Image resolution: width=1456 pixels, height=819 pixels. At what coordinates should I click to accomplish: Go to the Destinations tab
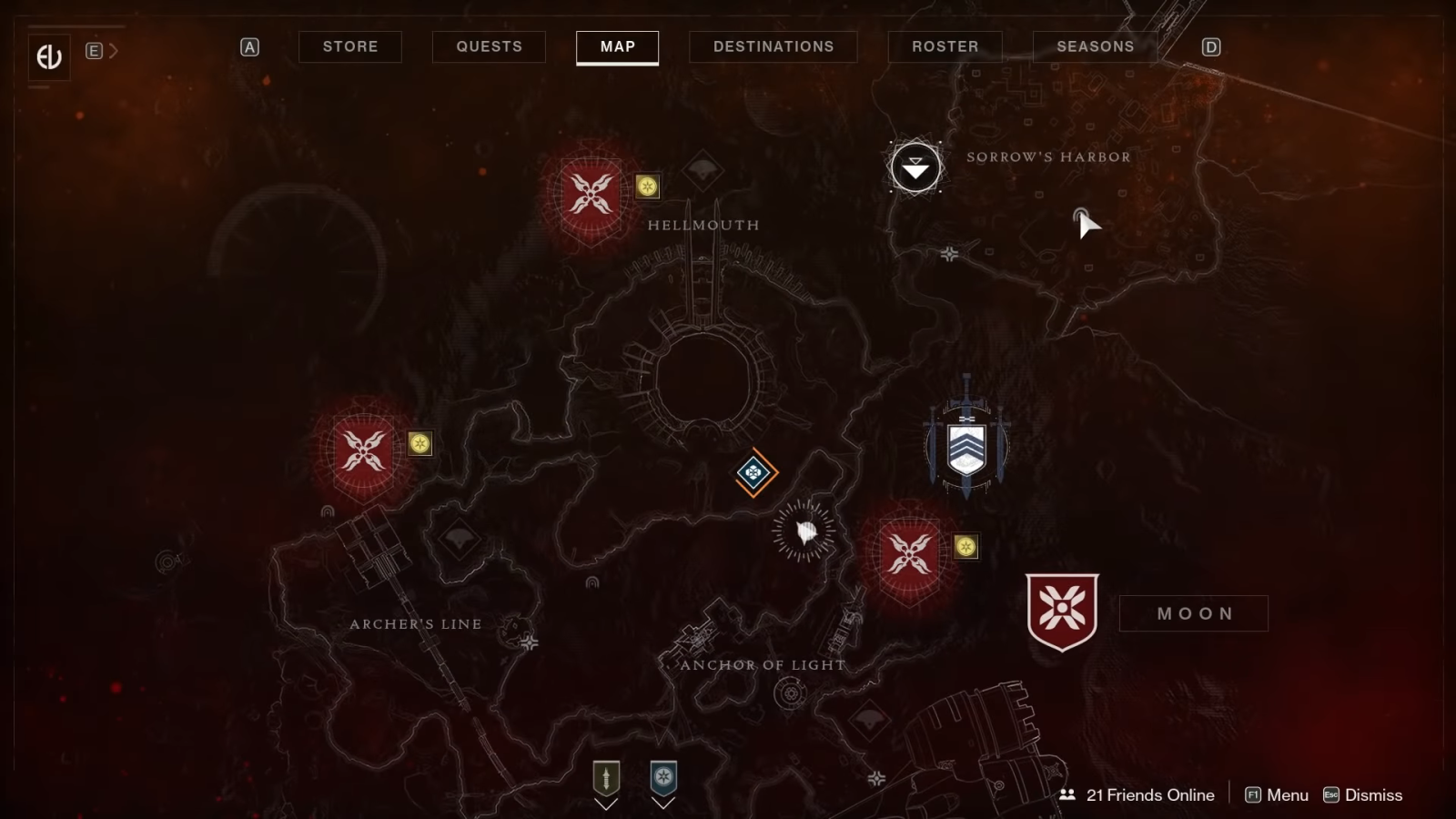click(773, 46)
